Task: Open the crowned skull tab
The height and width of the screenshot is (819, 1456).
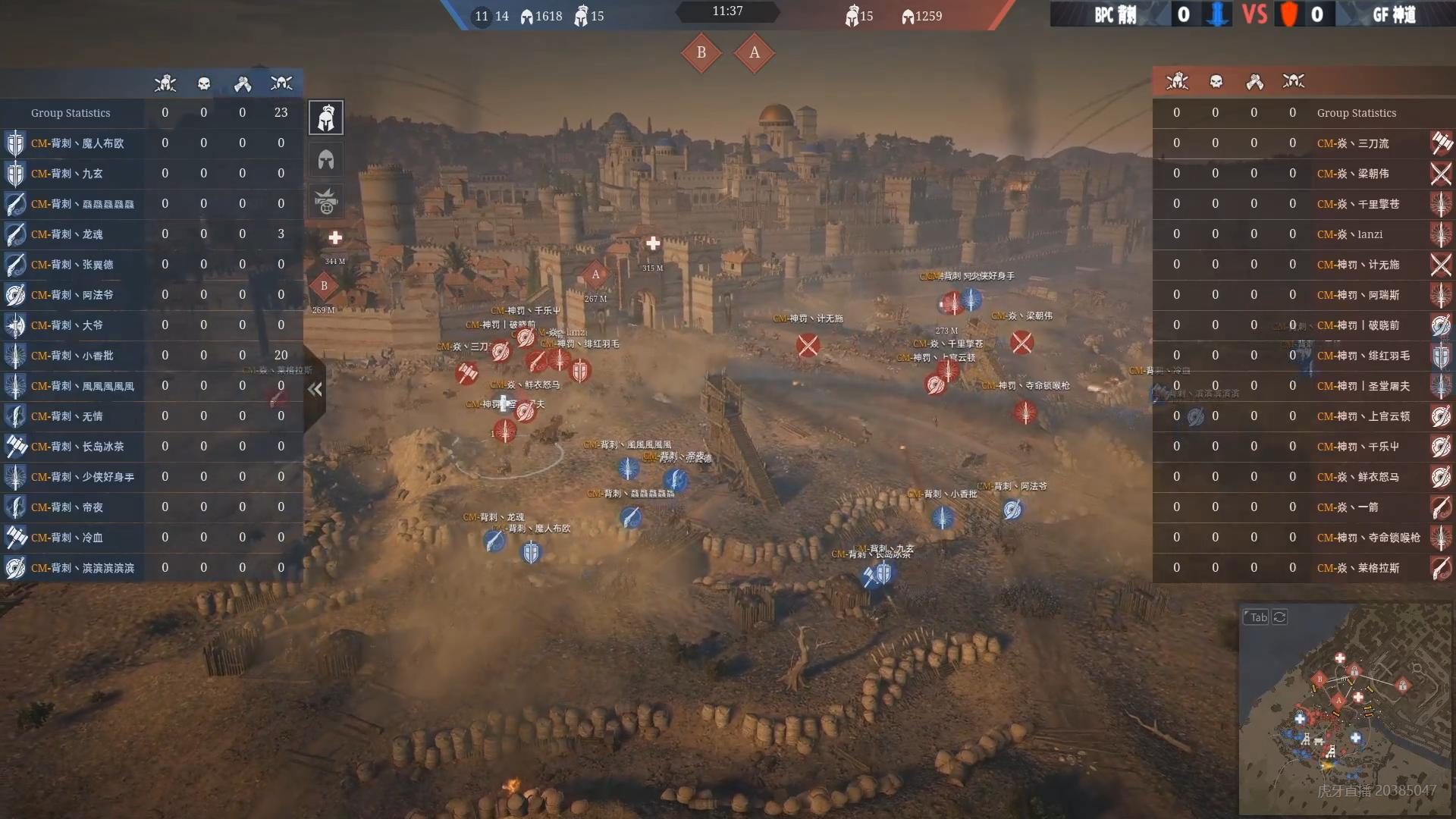Action: [x=326, y=202]
